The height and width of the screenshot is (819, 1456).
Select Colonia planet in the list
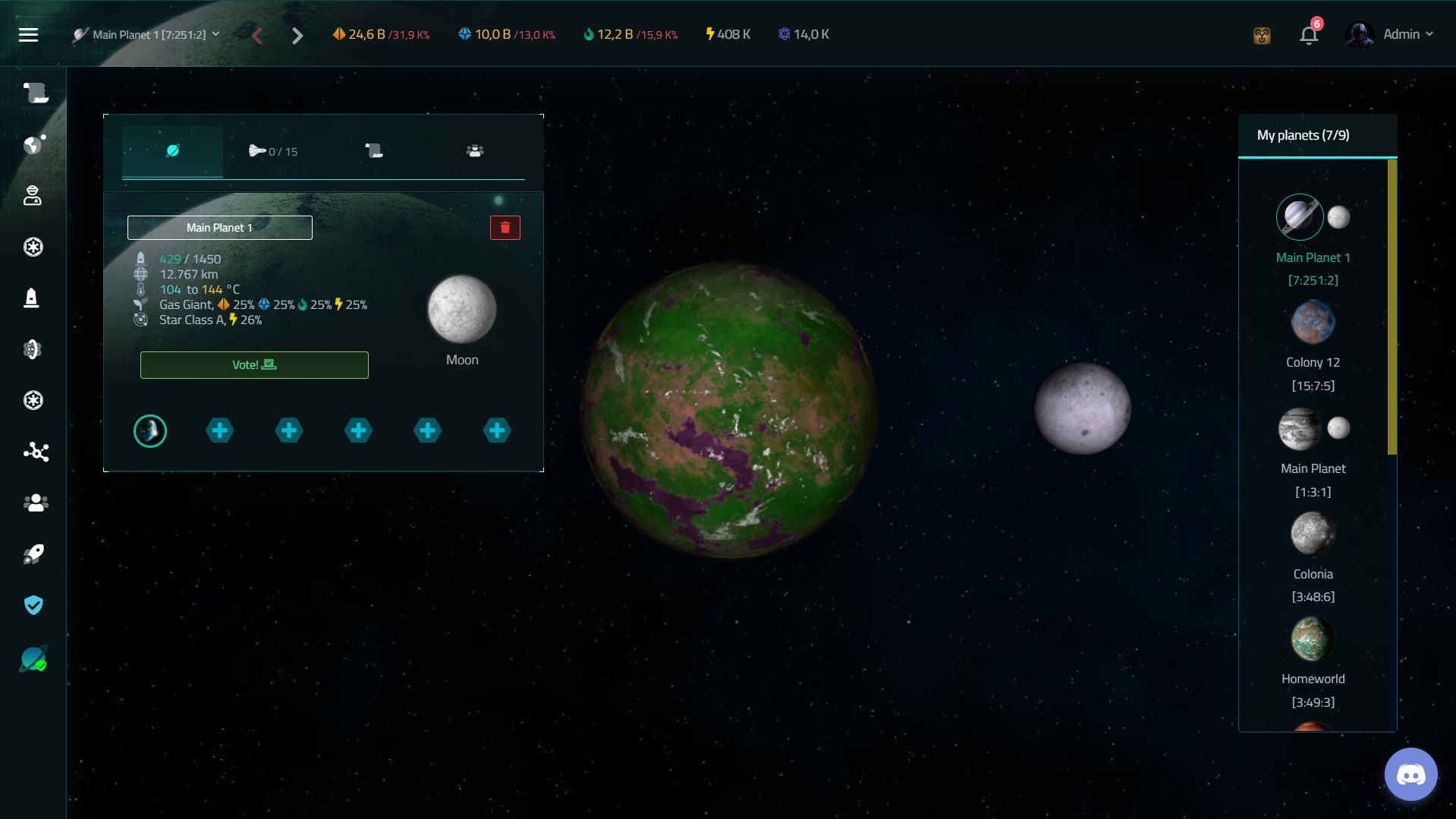click(x=1313, y=534)
